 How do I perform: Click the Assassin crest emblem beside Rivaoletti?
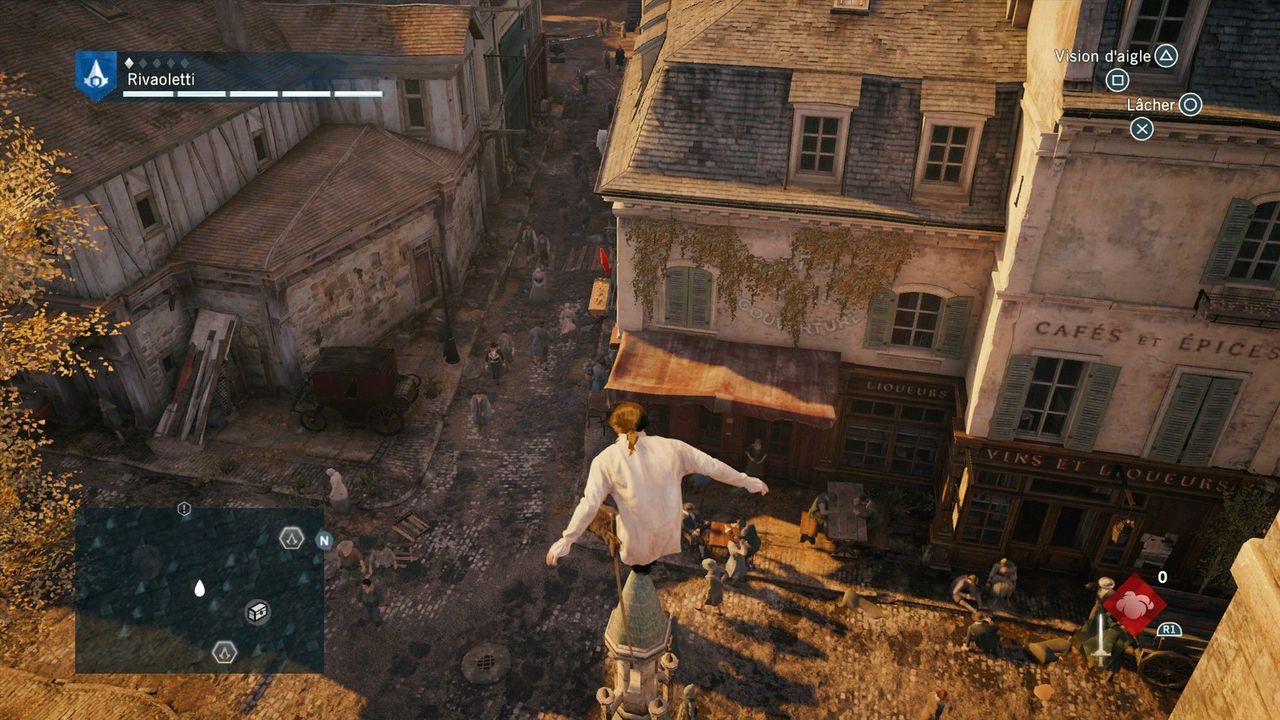click(x=96, y=73)
